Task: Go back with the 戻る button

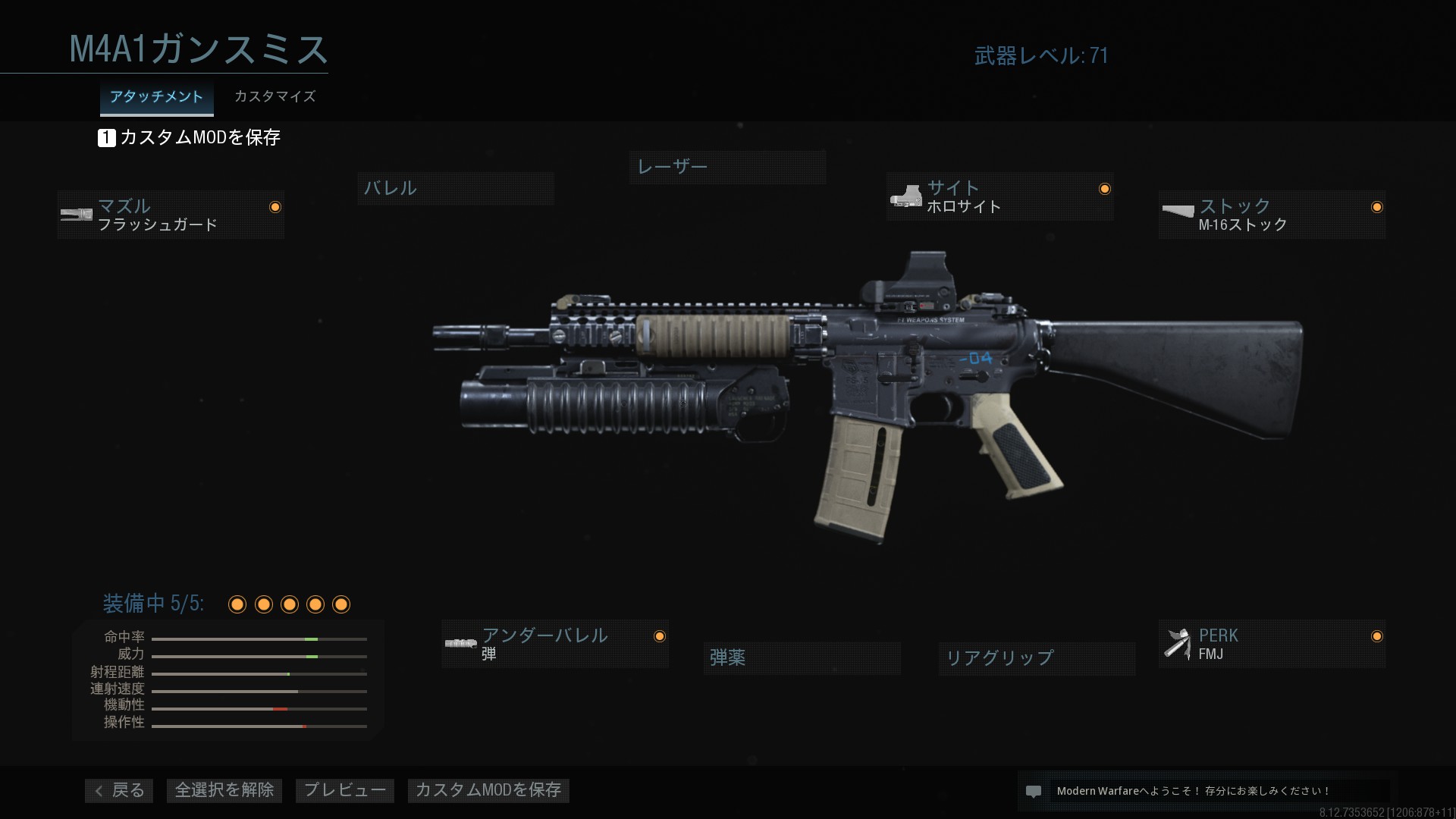Action: (x=119, y=790)
